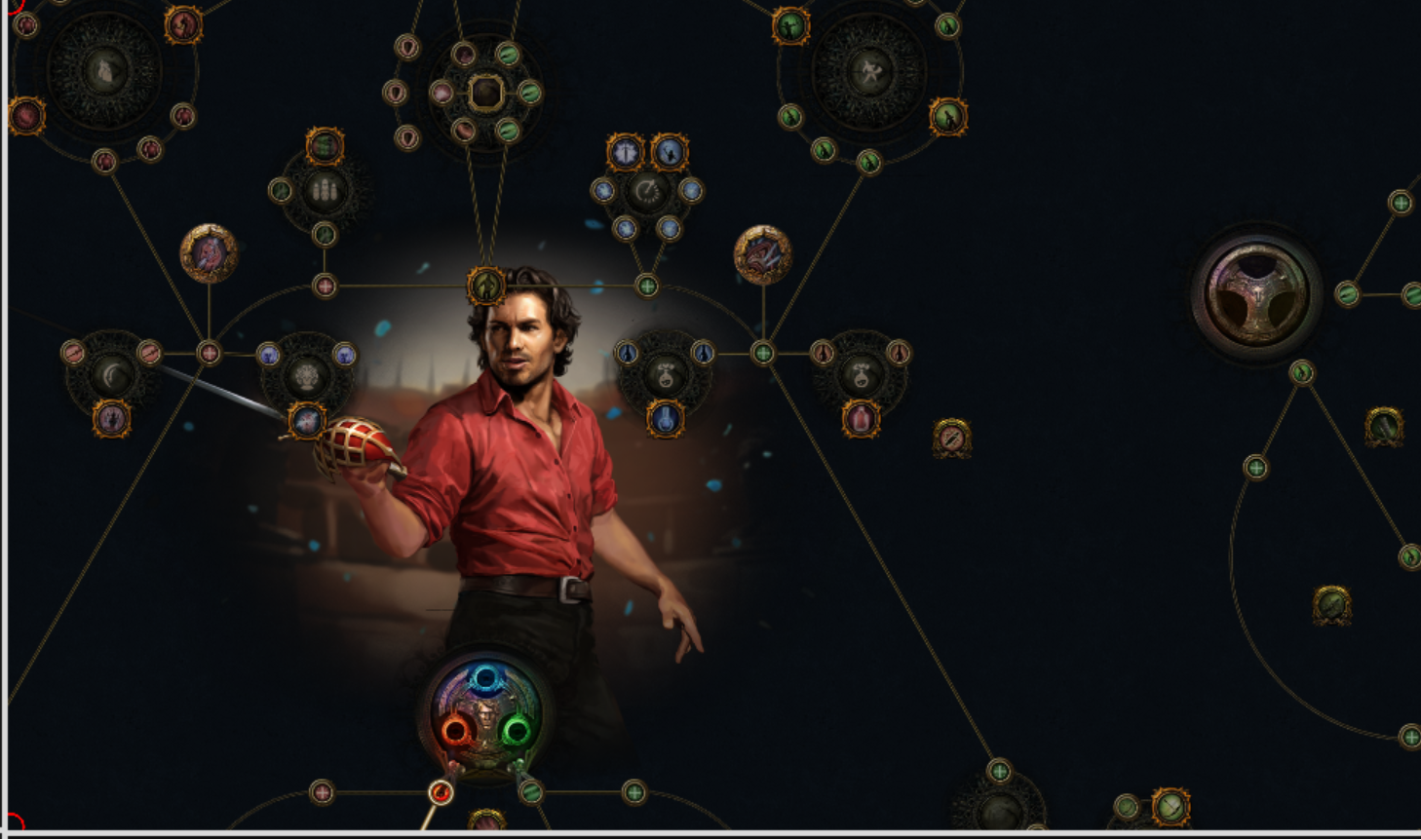The width and height of the screenshot is (1421, 840).
Task: Allocate the green figure notable above the portrait
Action: point(485,286)
